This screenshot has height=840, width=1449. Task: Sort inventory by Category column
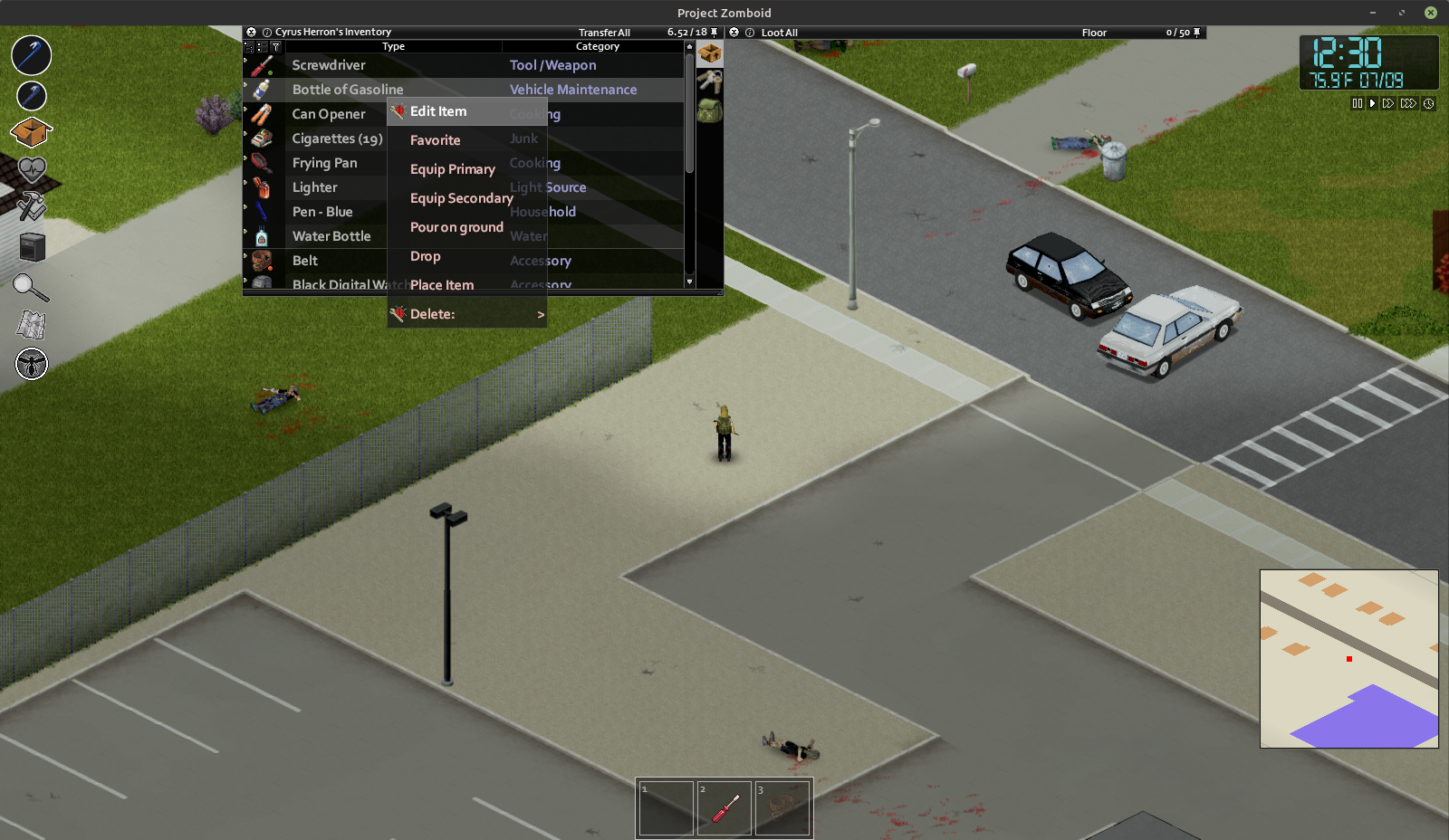coord(598,46)
